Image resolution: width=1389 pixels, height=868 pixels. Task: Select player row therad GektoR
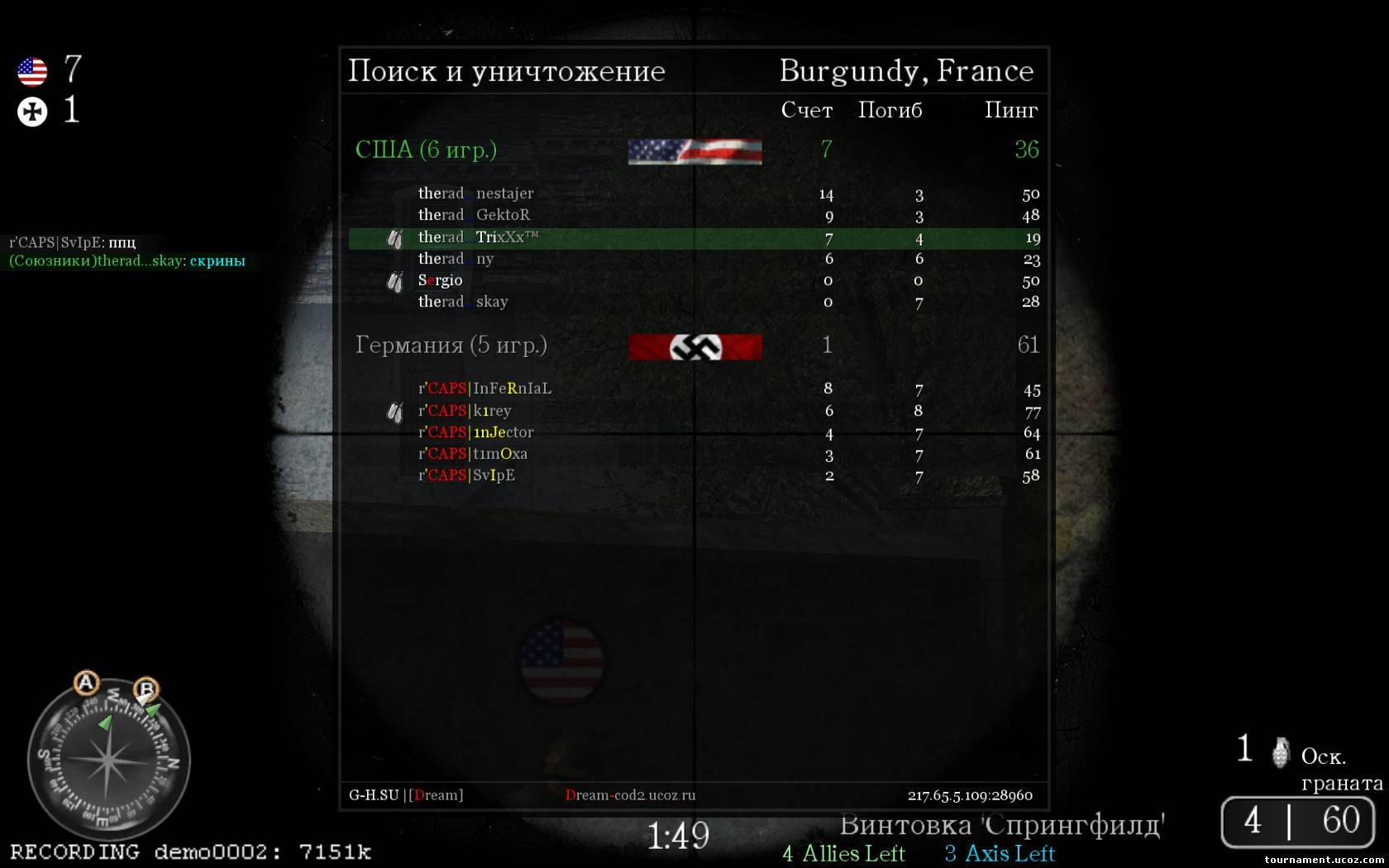(475, 215)
